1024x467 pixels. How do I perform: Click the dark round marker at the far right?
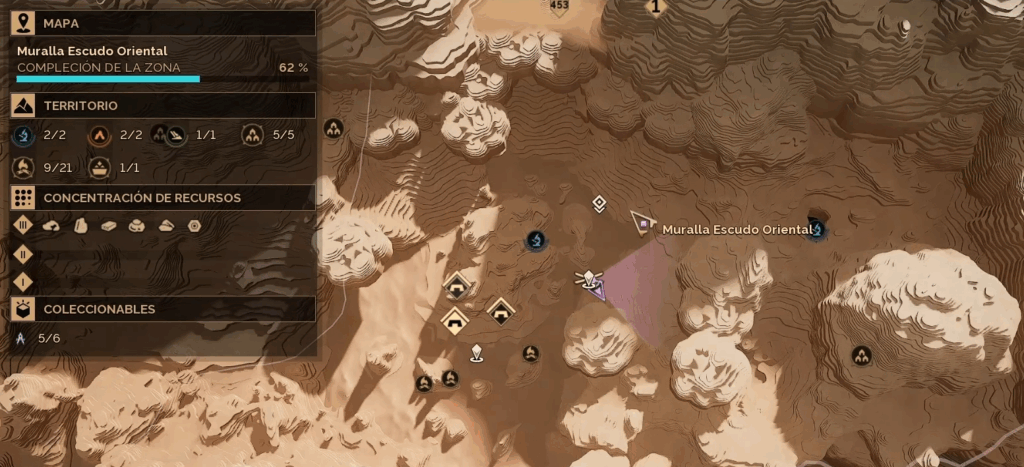[x=860, y=355]
